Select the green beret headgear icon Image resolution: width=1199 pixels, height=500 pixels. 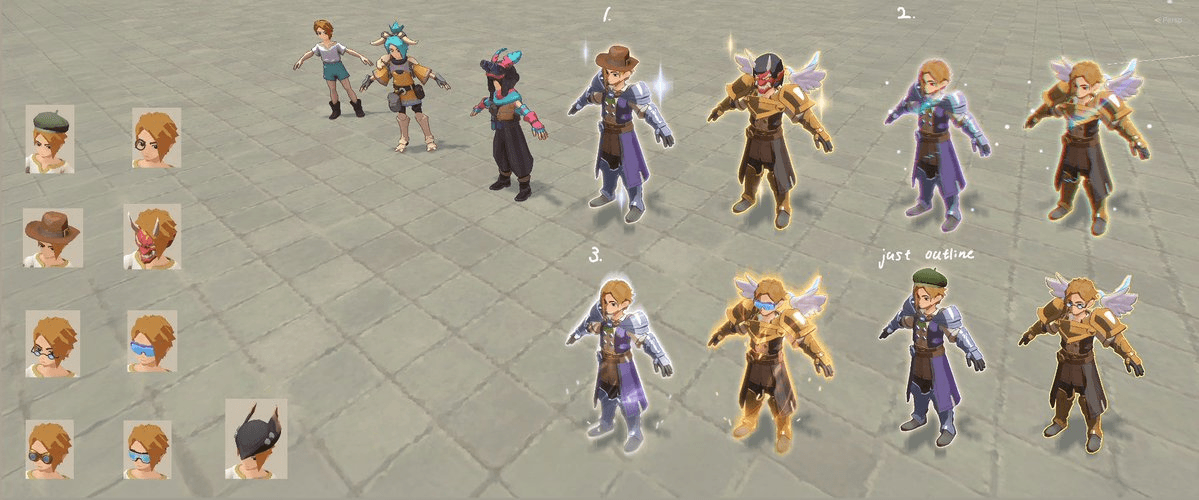tap(50, 140)
